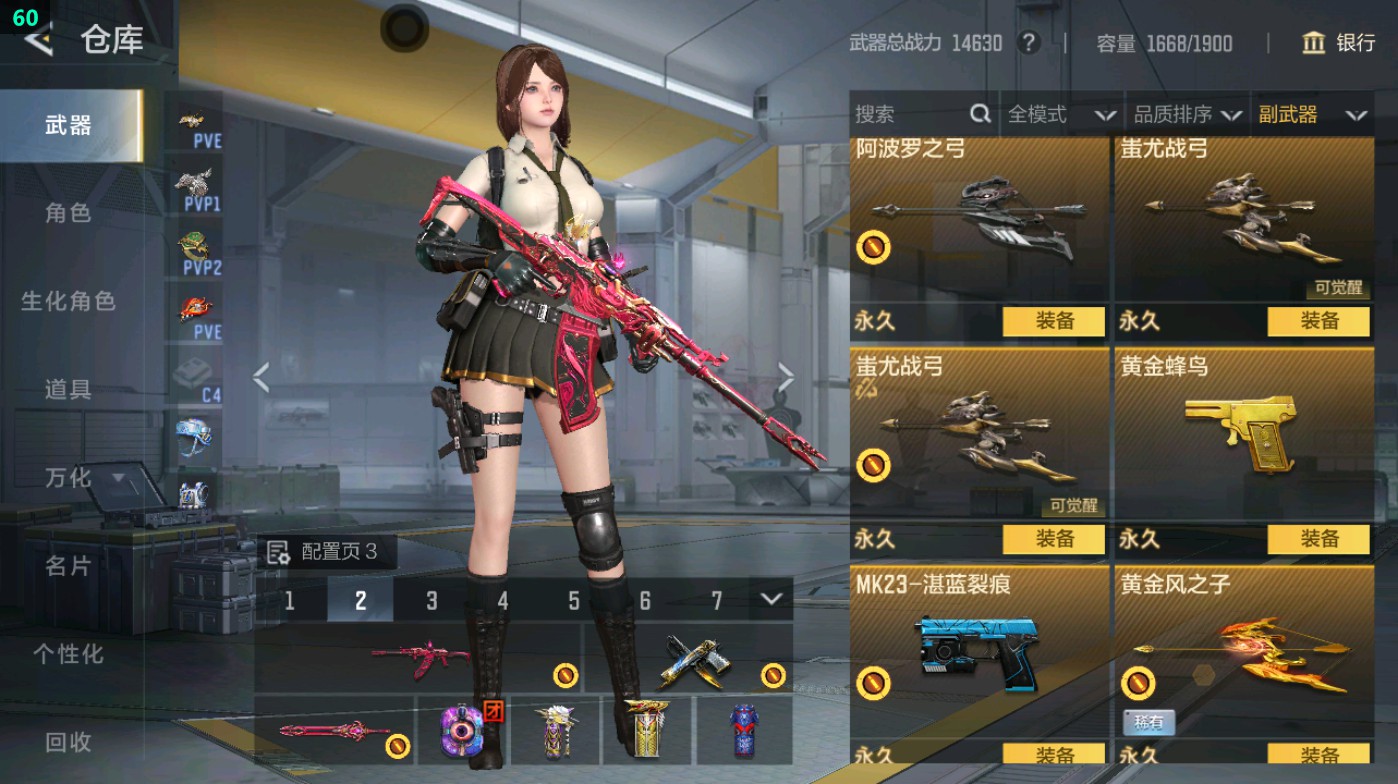
Task: Open the 全模式 mode dropdown
Action: [1060, 115]
